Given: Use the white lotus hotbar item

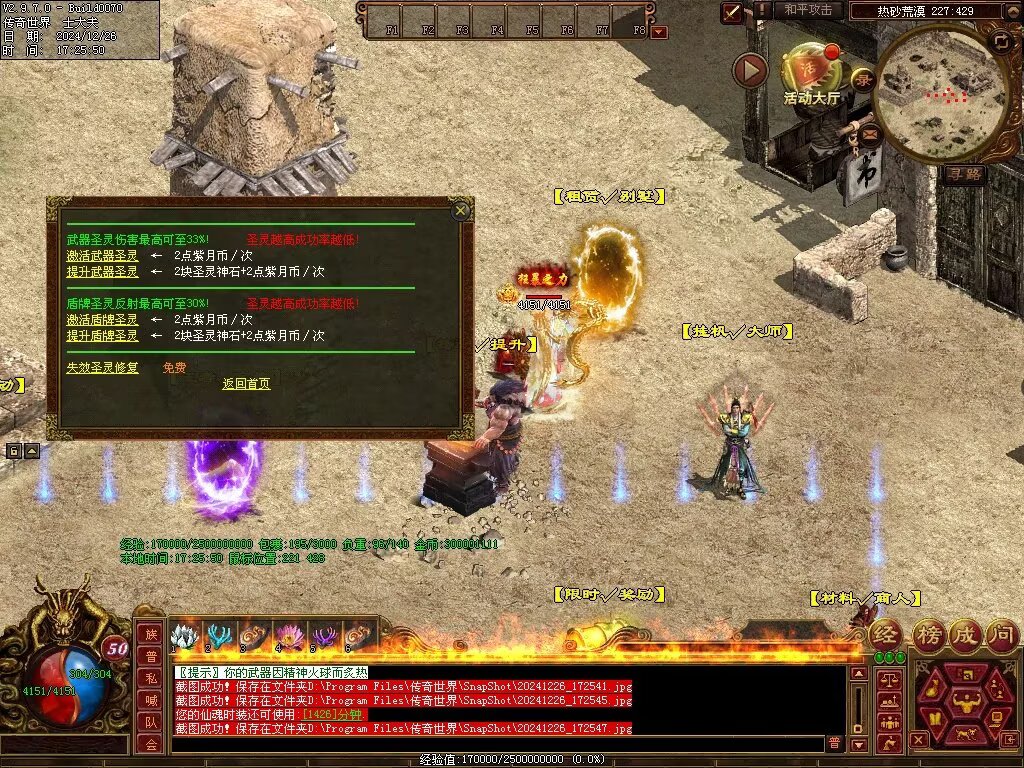Looking at the screenshot, I should click(x=184, y=636).
